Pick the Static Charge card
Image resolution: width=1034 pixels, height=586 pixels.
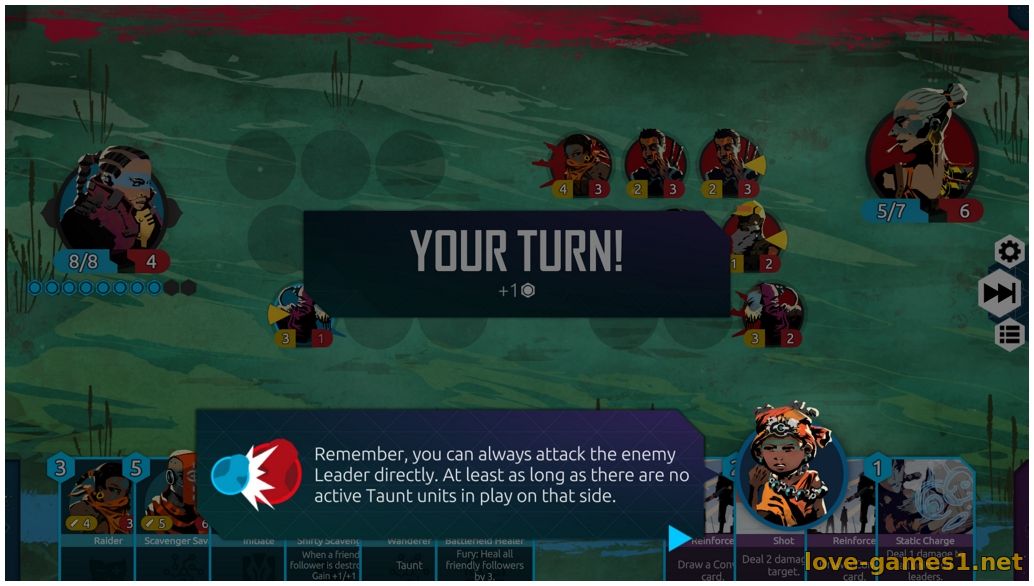[x=925, y=520]
